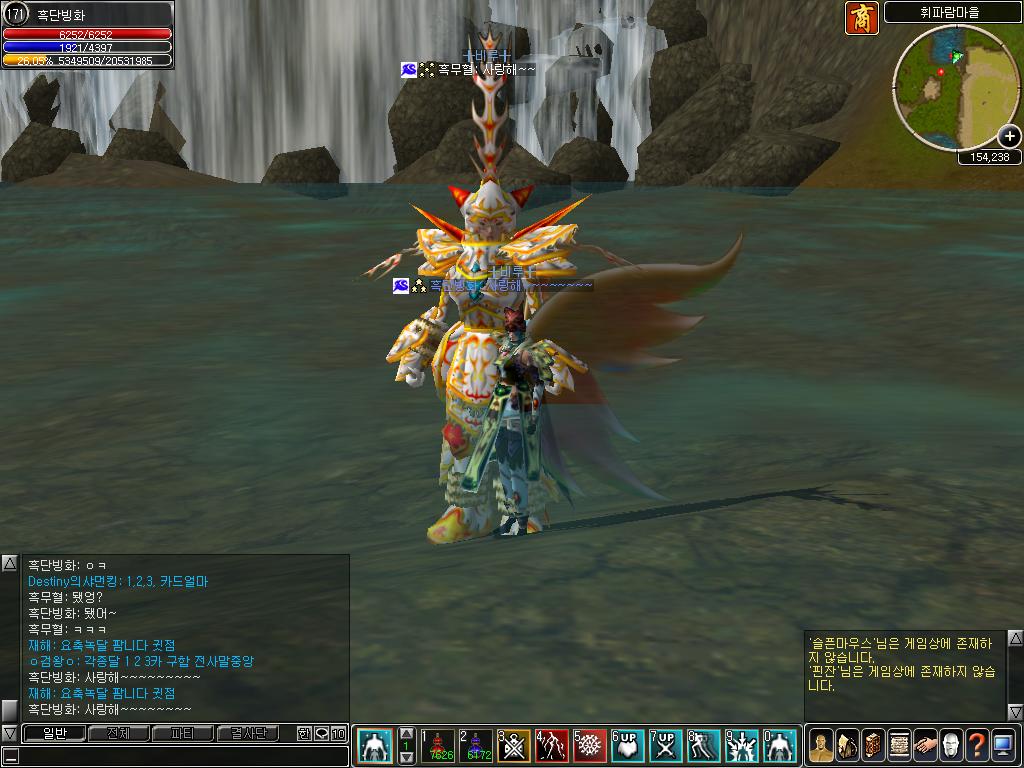The image size is (1024, 768).
Task: Trigger the UP armor buff in slot 6
Action: pos(628,745)
